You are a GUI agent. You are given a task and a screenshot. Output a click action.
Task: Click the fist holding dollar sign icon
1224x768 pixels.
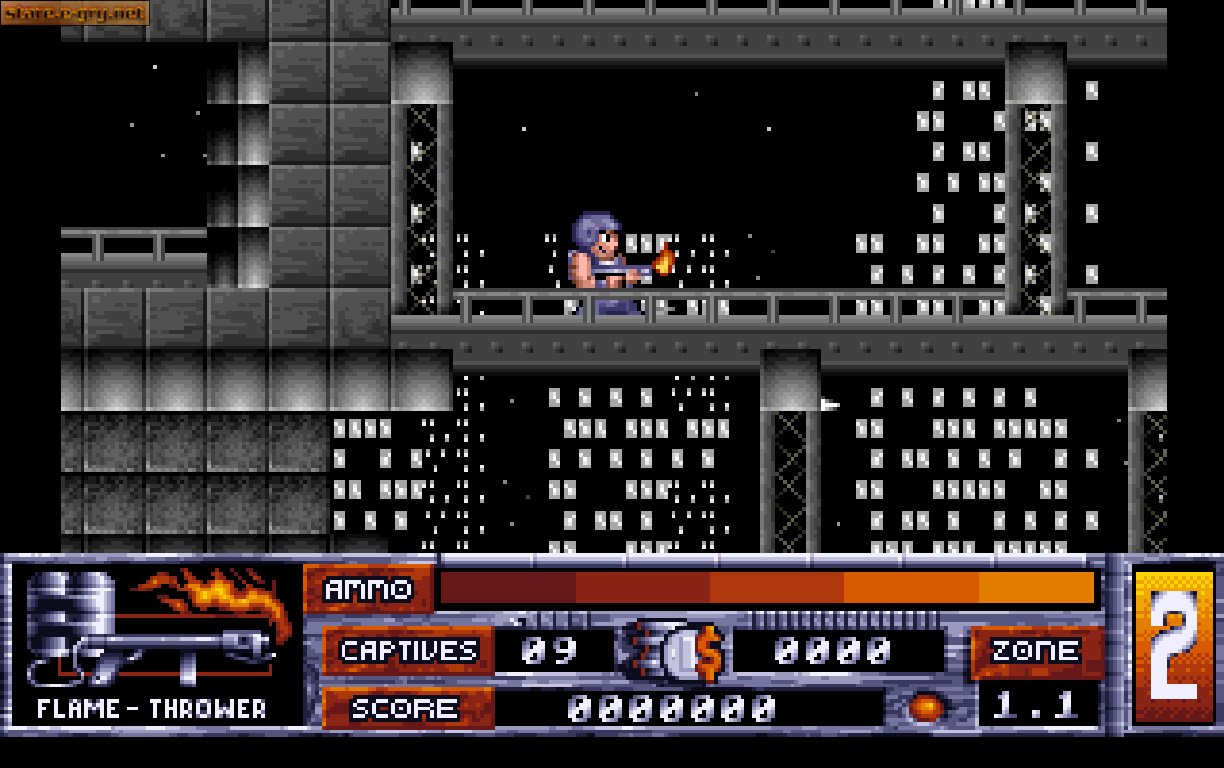[x=674, y=652]
